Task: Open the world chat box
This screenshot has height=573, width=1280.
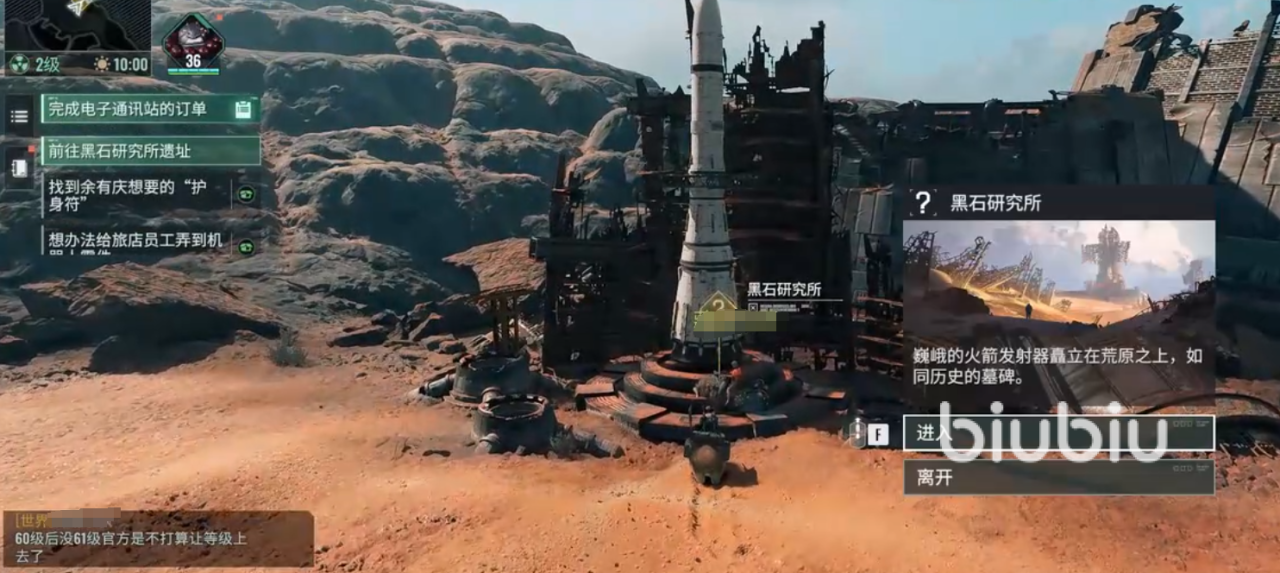Action: point(158,539)
